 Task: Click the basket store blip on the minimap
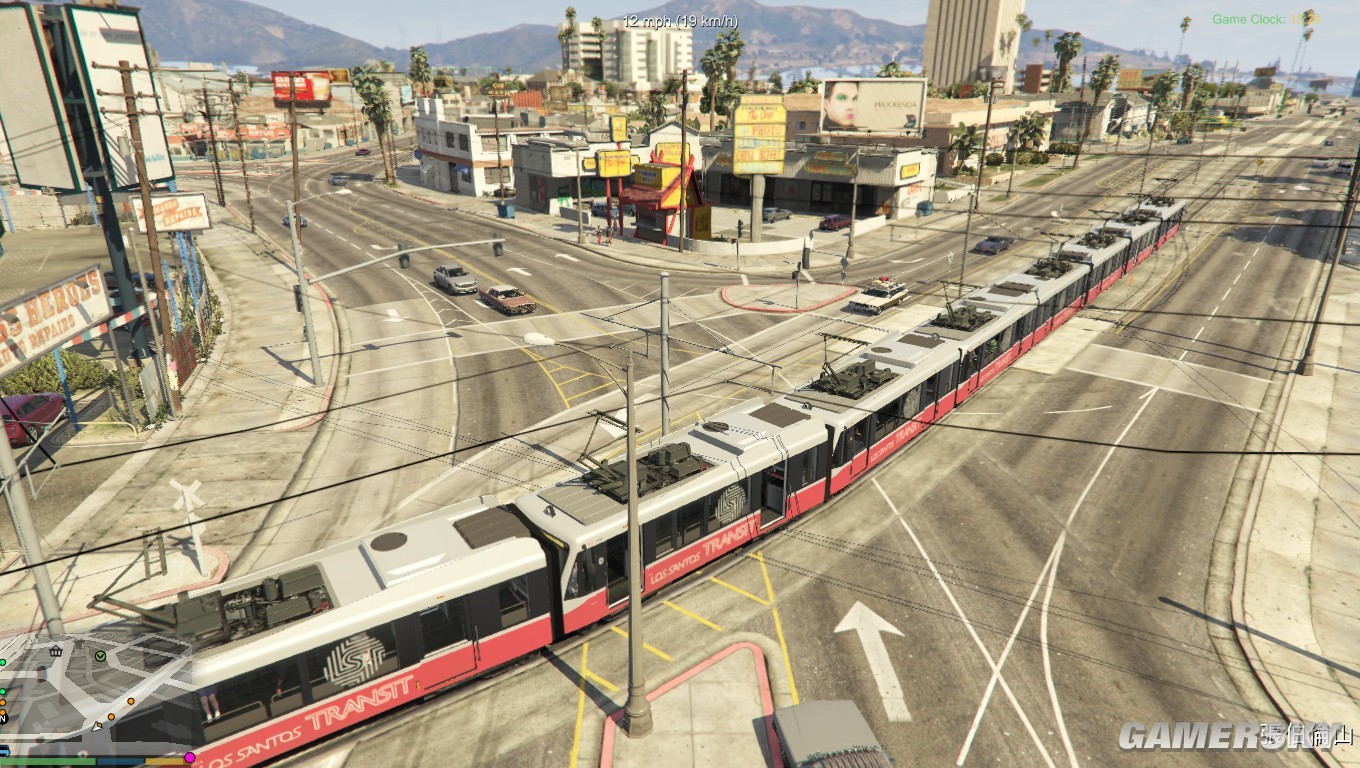coord(56,651)
